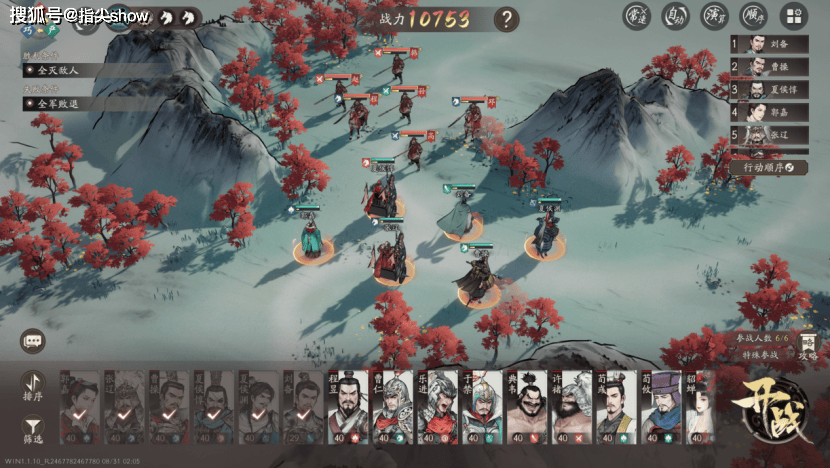Choose the 程昱 hero card
The width and height of the screenshot is (830, 468).
[347, 407]
